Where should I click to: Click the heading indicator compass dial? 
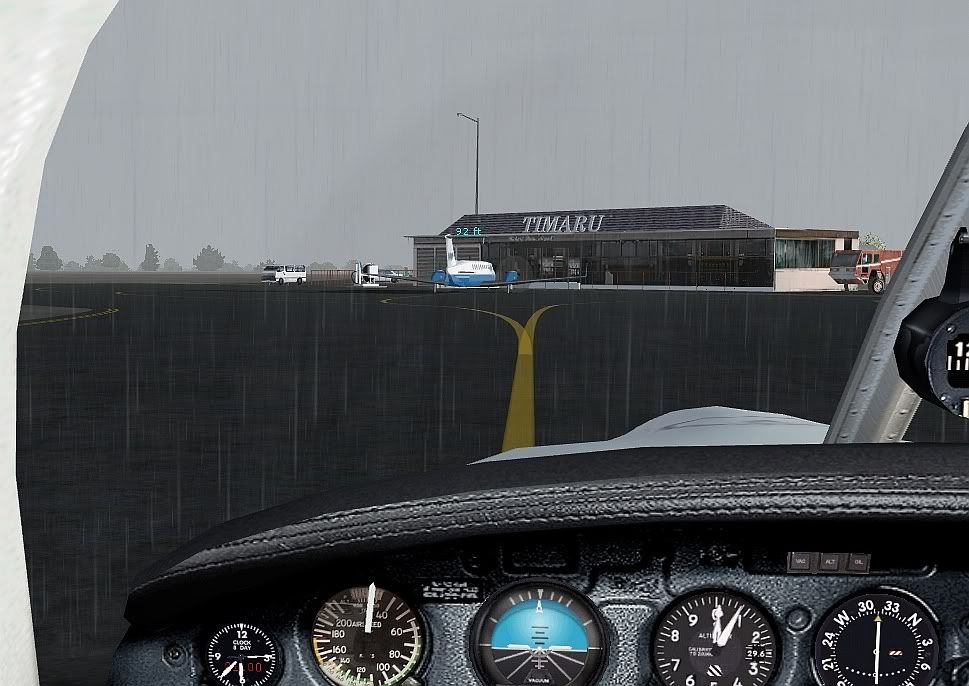[877, 642]
